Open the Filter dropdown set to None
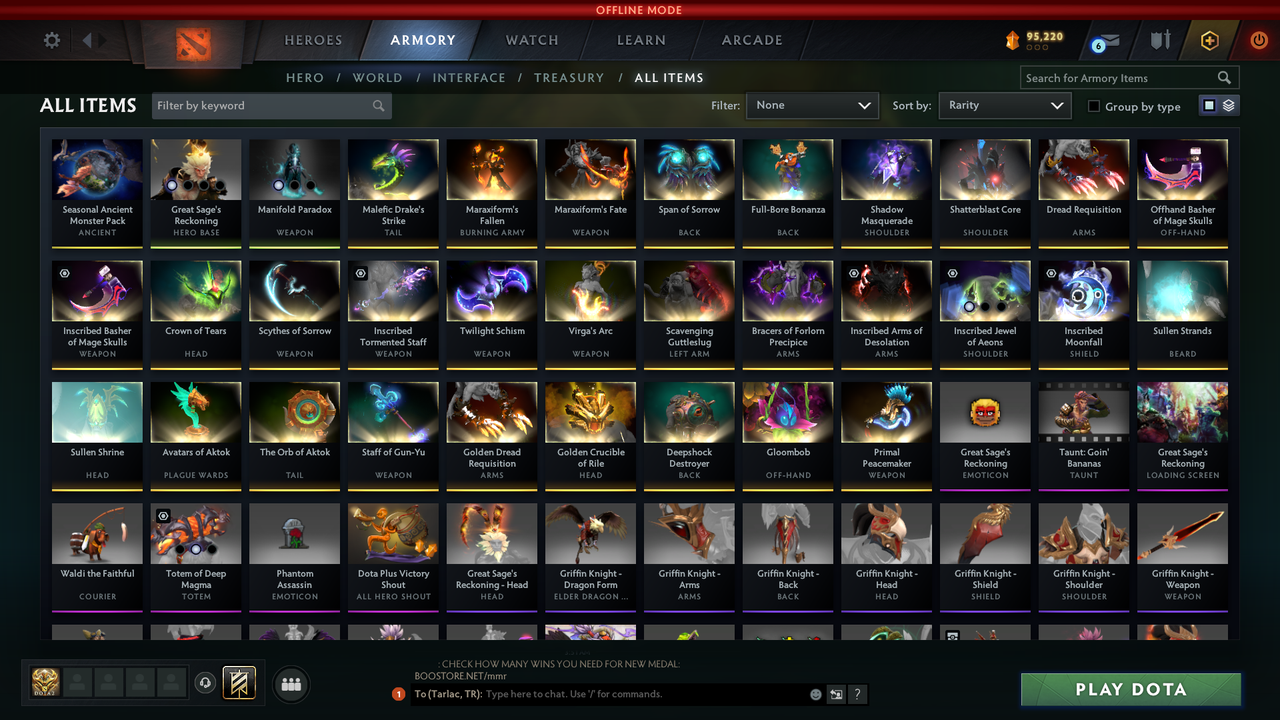This screenshot has width=1280, height=720. [x=812, y=105]
